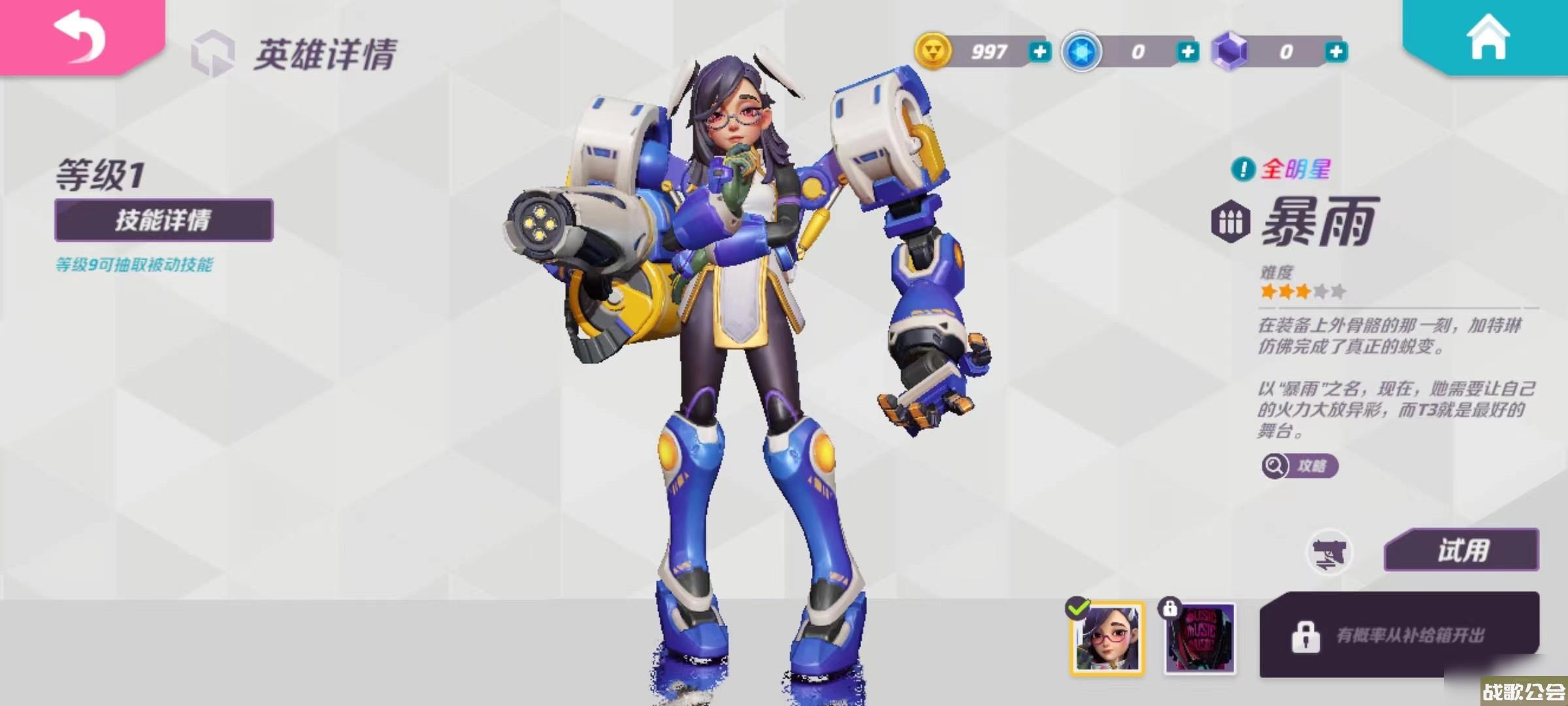Viewport: 1568px width, 706px height.
Task: Select the default hero skin thumbnail
Action: [1107, 638]
